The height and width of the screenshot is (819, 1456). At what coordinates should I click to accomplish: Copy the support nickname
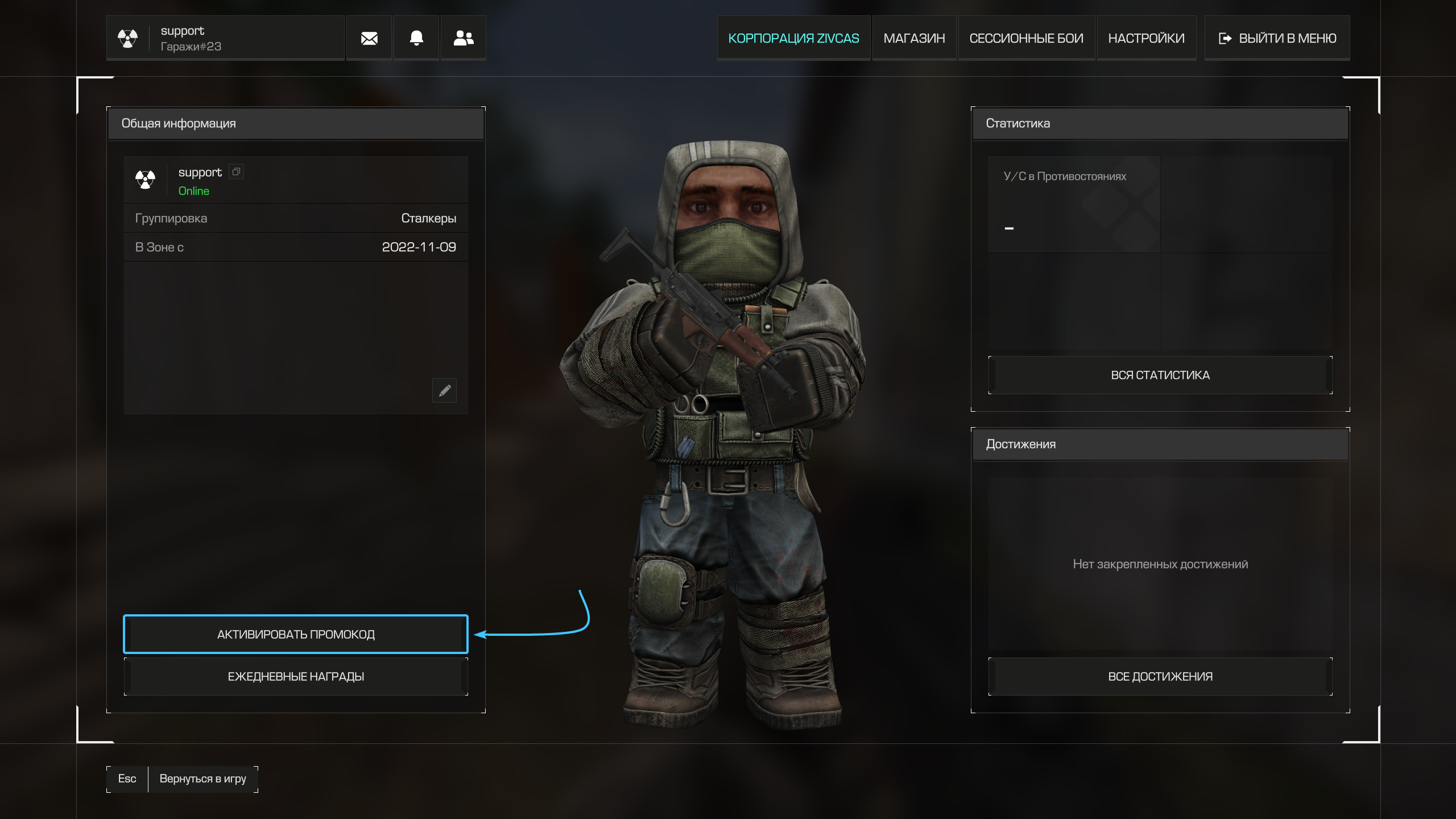pos(237,172)
